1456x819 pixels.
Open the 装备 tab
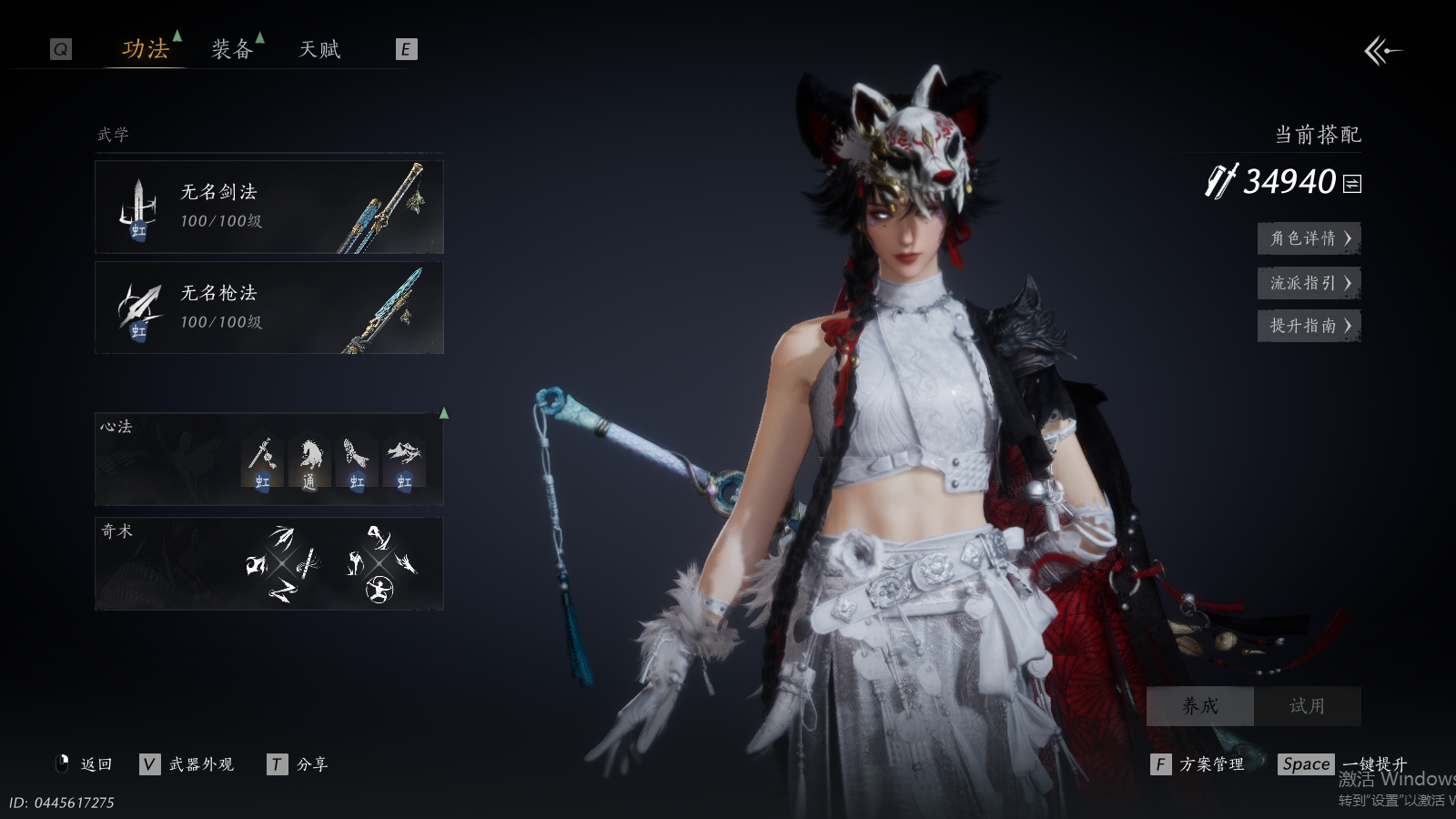pos(232,49)
